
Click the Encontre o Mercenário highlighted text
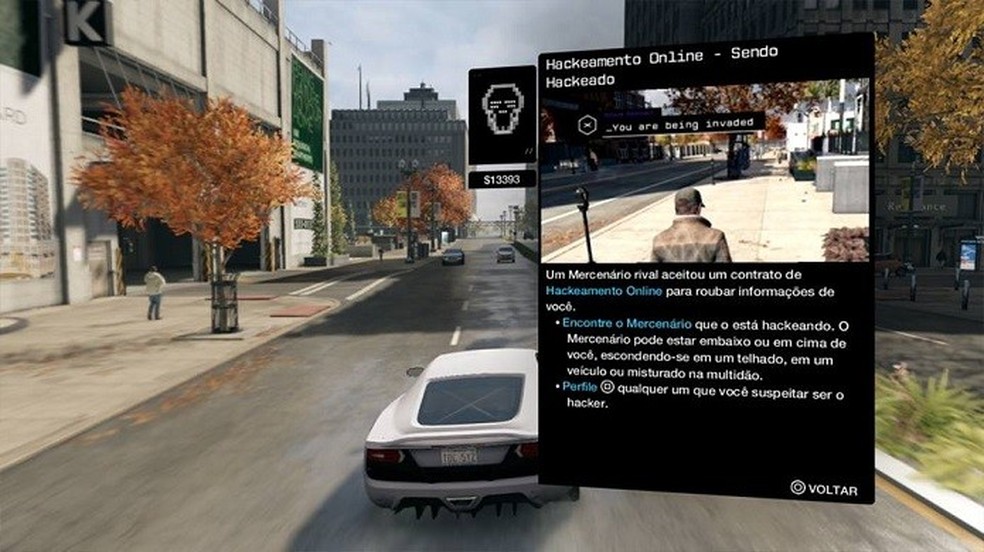615,324
